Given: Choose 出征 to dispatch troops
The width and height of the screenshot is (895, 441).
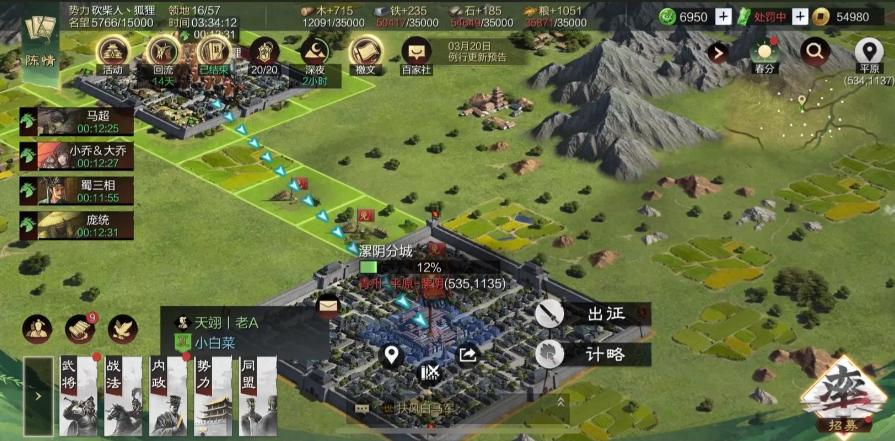Looking at the screenshot, I should tap(592, 314).
